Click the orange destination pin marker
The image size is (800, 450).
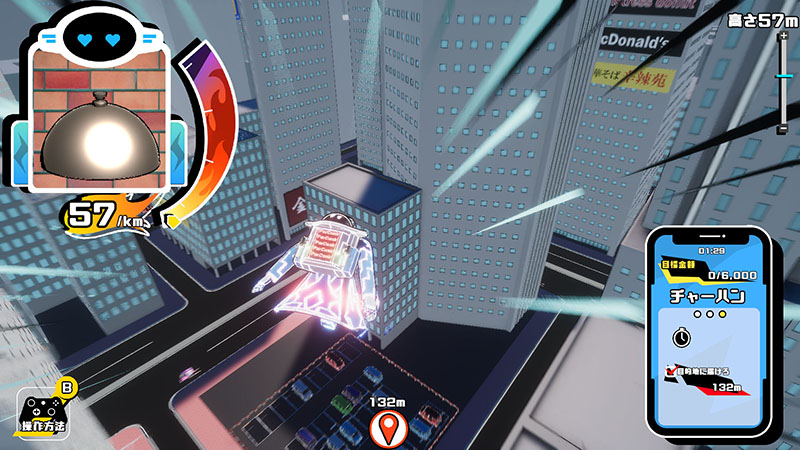(x=385, y=429)
